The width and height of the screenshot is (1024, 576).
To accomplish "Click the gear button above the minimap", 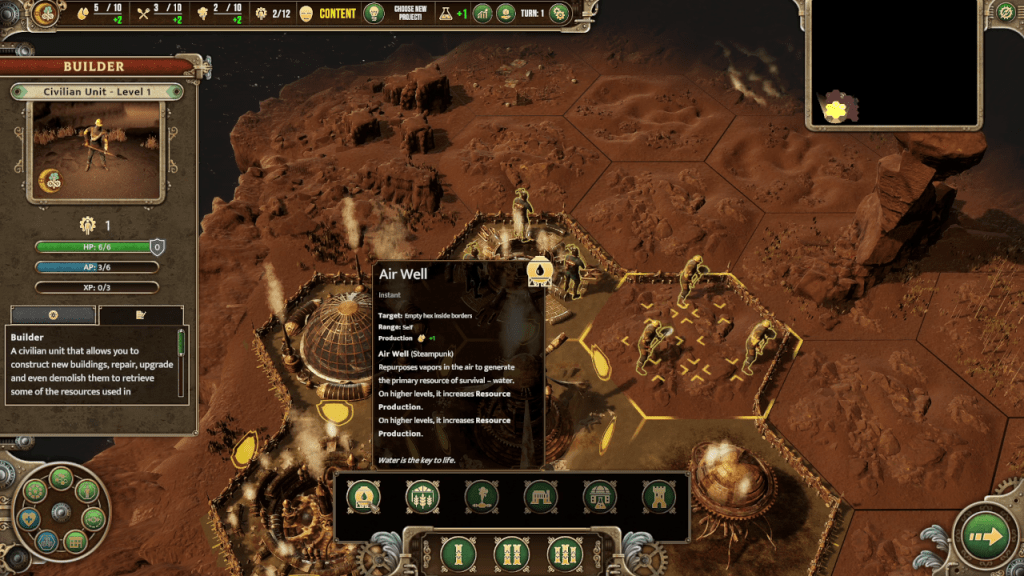I will (1006, 12).
